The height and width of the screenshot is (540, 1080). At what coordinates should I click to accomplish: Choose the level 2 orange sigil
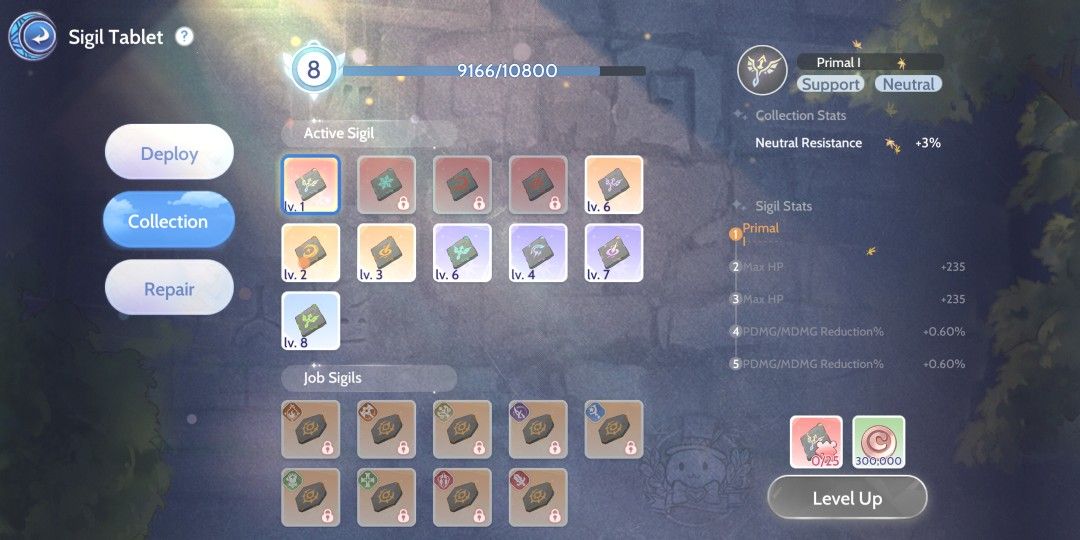[x=311, y=252]
